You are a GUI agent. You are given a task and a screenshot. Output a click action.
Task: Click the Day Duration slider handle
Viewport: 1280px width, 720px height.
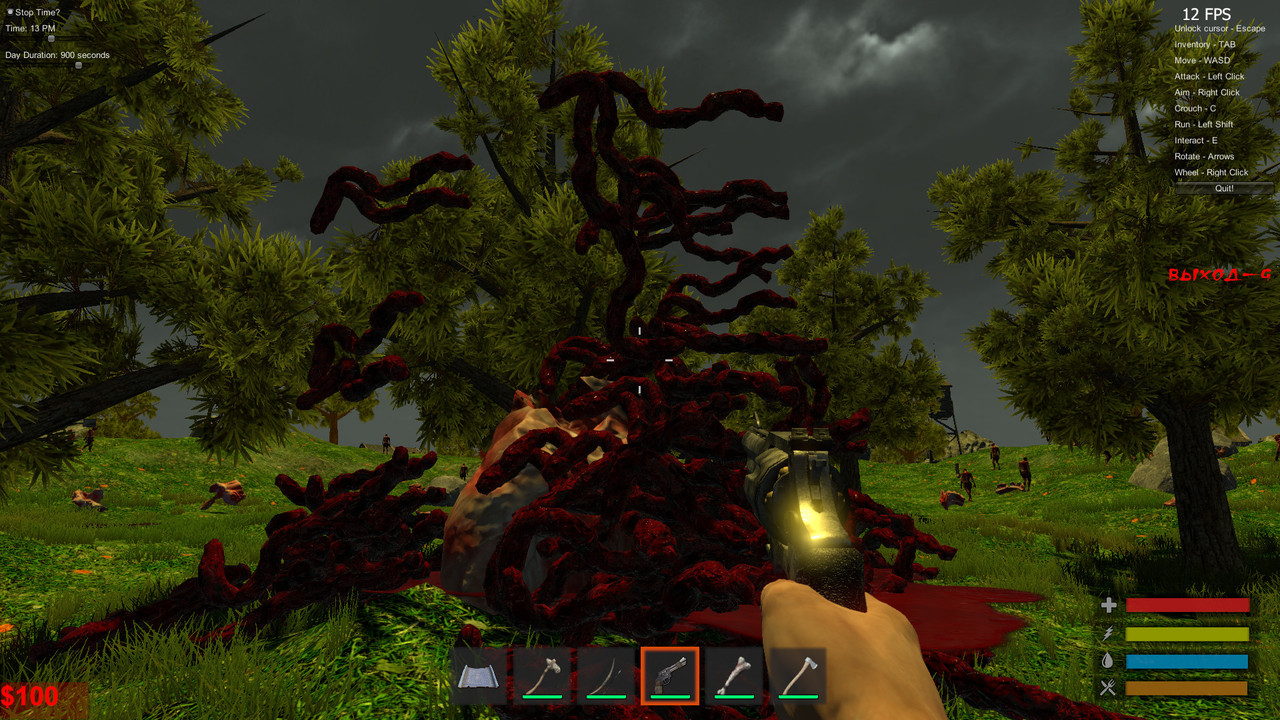coord(78,66)
